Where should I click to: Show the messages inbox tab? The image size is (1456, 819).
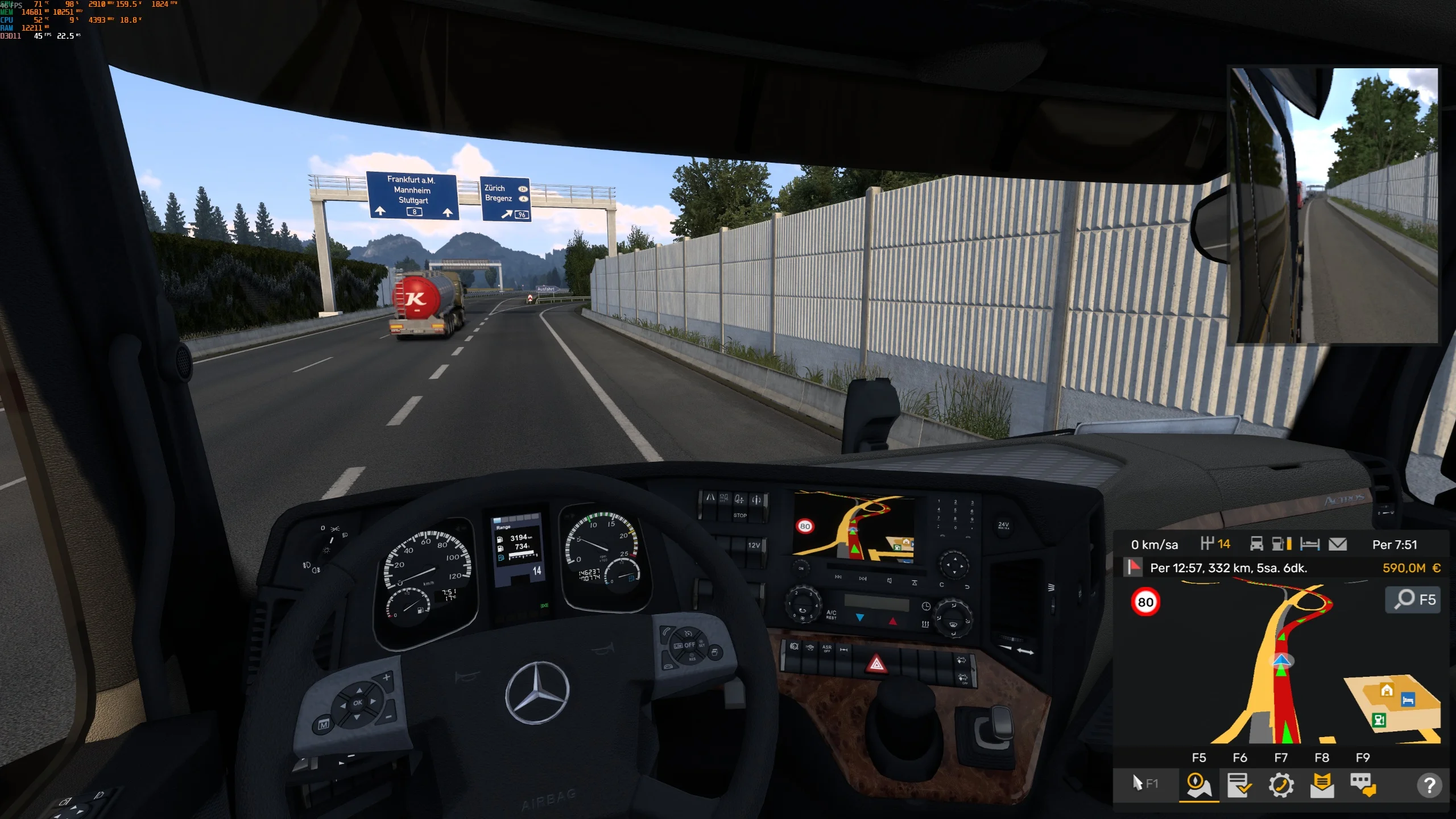[1322, 785]
